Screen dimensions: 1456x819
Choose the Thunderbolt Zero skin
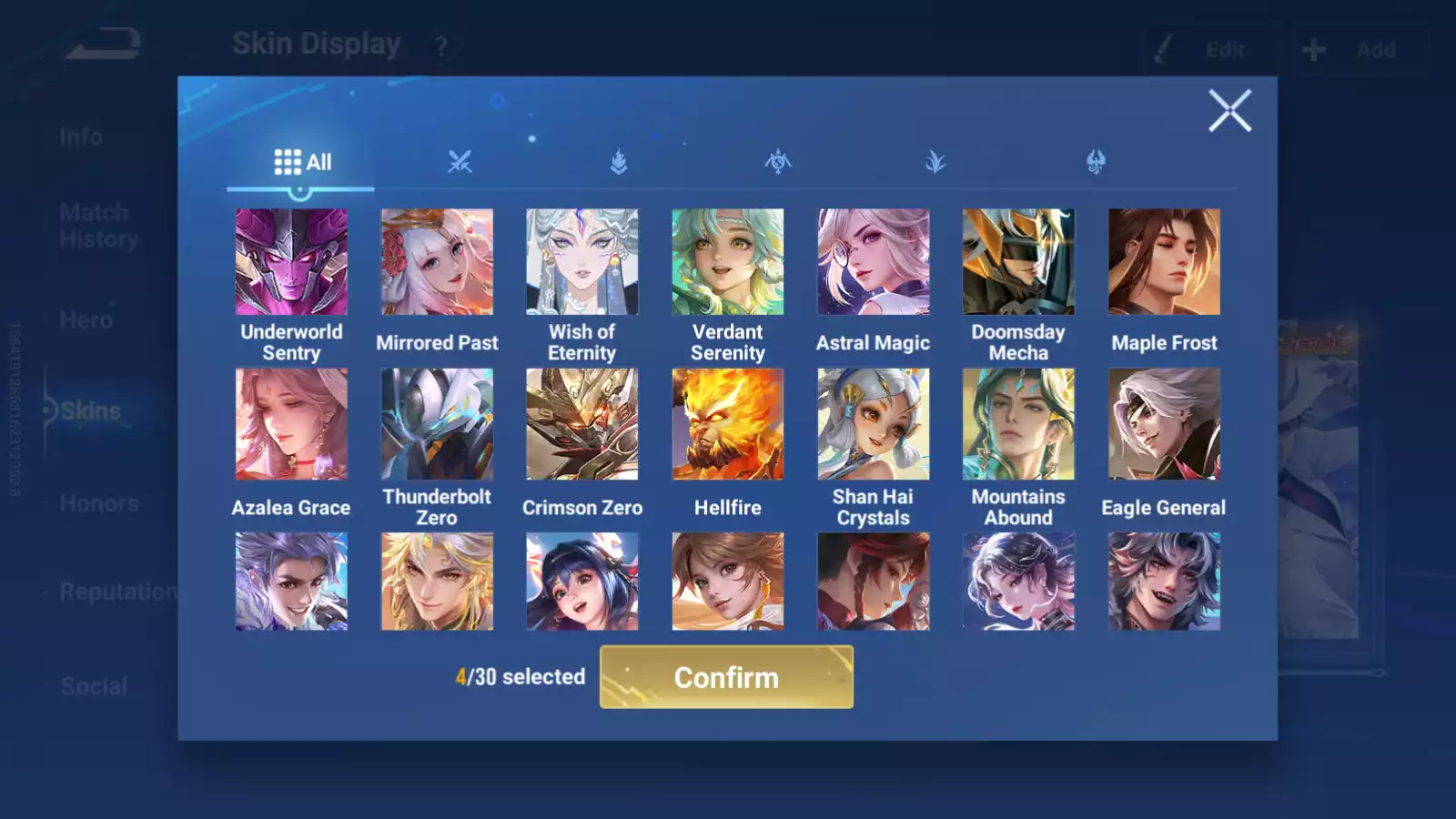coord(437,424)
